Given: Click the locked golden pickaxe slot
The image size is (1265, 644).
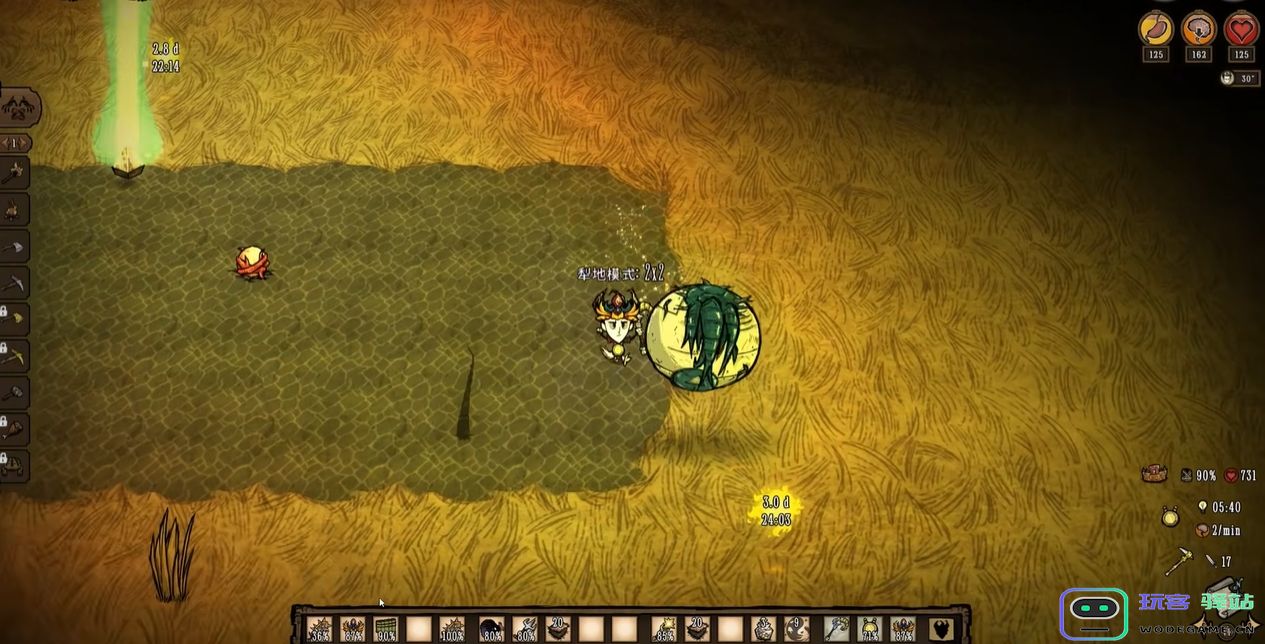Looking at the screenshot, I should tap(14, 355).
